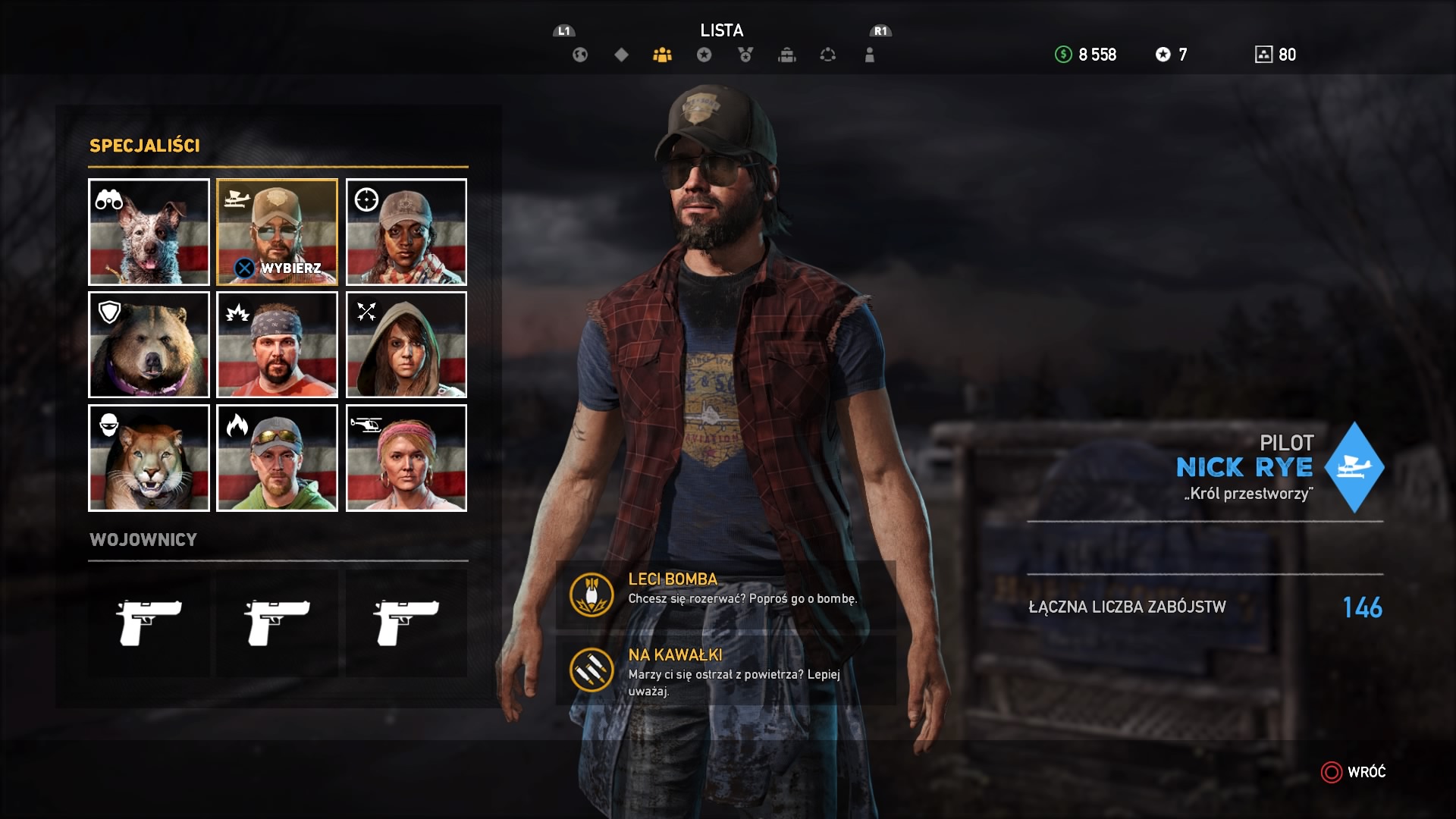
Task: Select Boomer the dog specialist portrait
Action: pyautogui.click(x=149, y=232)
